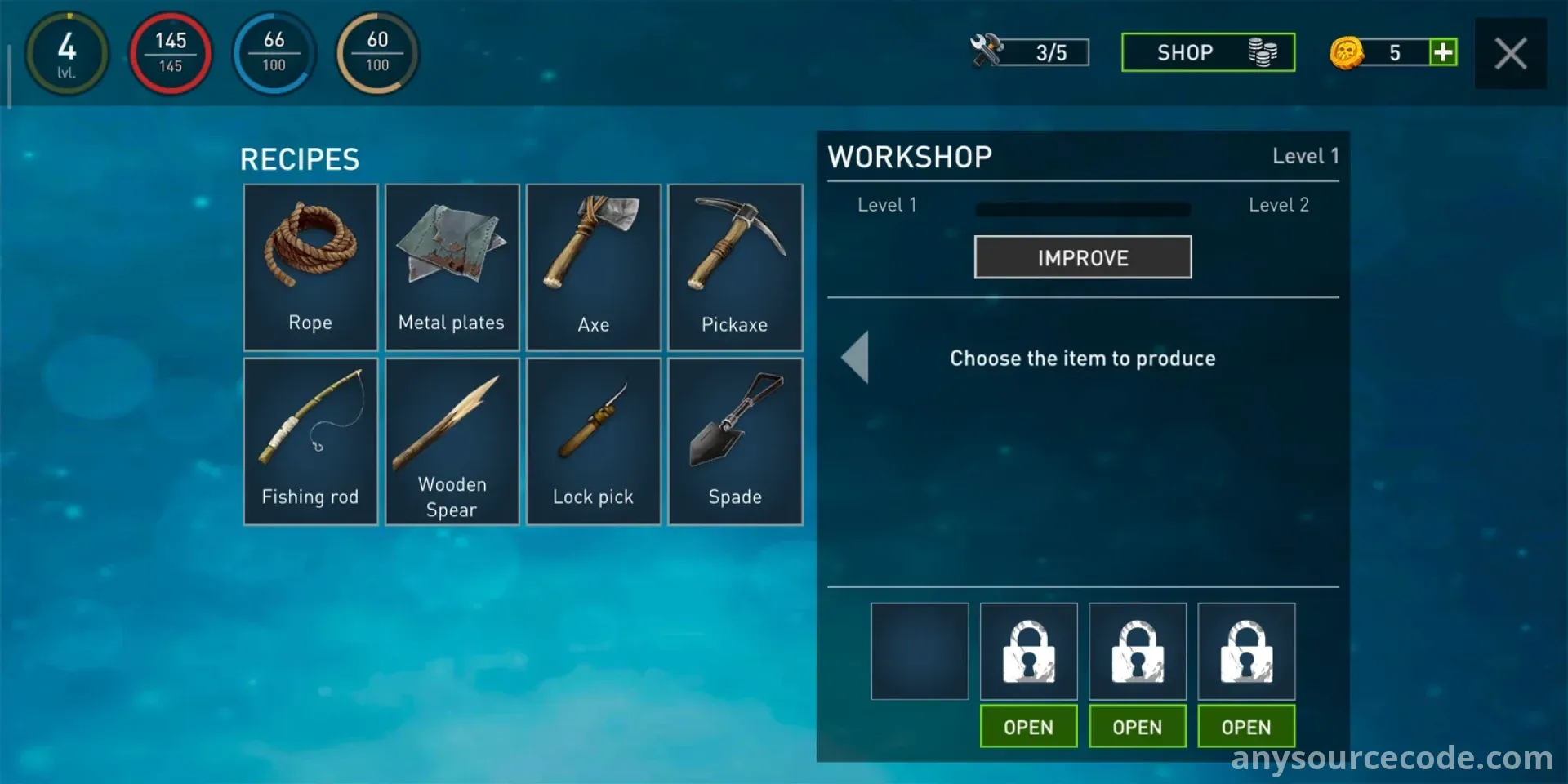Viewport: 1568px width, 784px height.
Task: Choose the Spade recipe
Action: (735, 441)
